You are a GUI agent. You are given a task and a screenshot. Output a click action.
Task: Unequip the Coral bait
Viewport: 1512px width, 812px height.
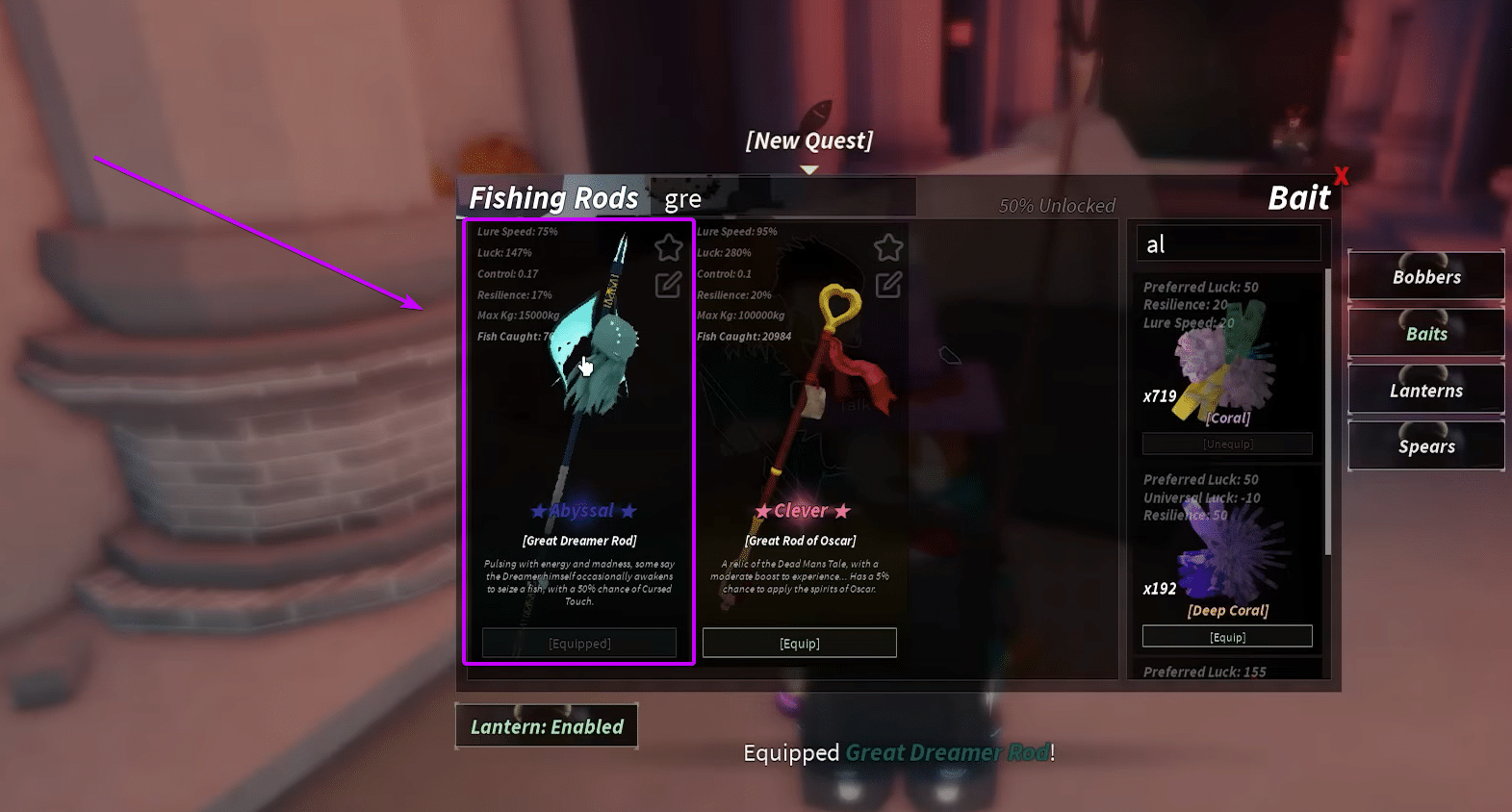coord(1227,444)
